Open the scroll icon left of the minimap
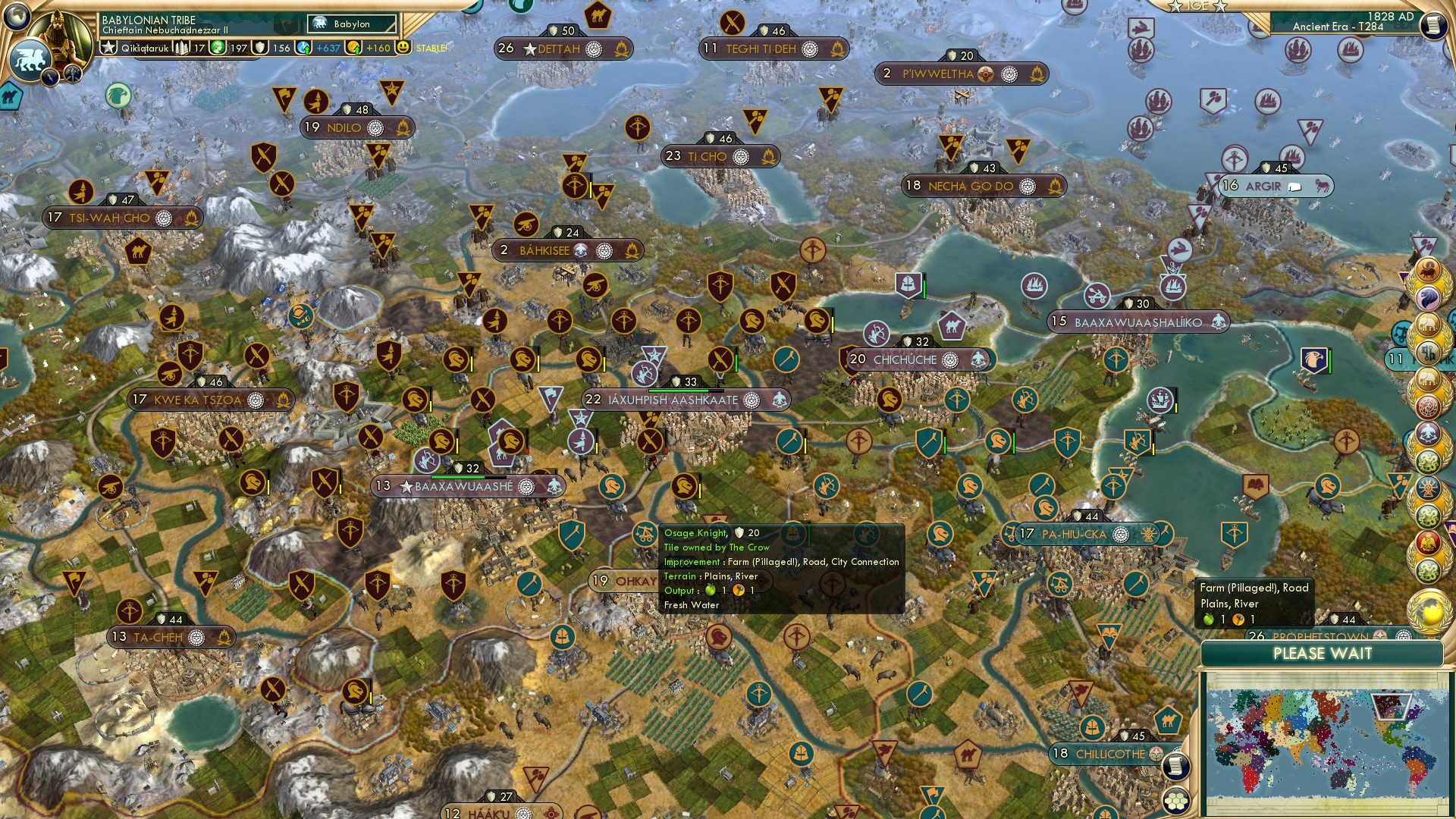 pos(1175,767)
